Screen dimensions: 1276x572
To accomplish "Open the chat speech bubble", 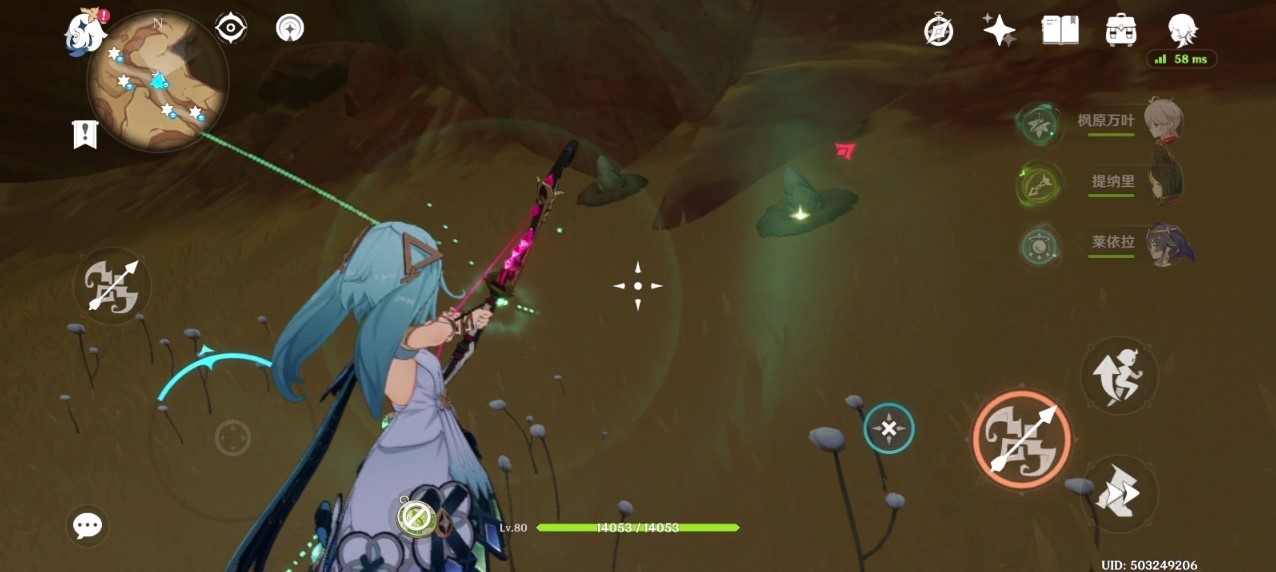I will coord(88,525).
